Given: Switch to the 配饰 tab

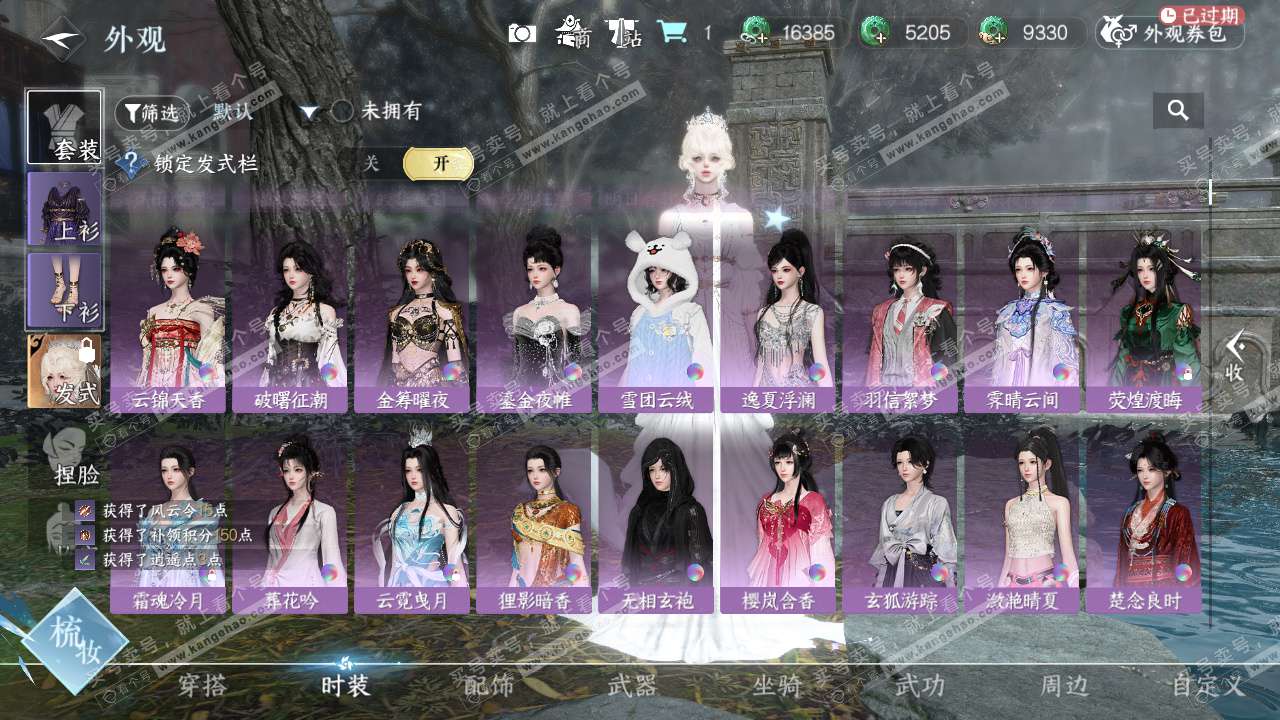Looking at the screenshot, I should 489,686.
